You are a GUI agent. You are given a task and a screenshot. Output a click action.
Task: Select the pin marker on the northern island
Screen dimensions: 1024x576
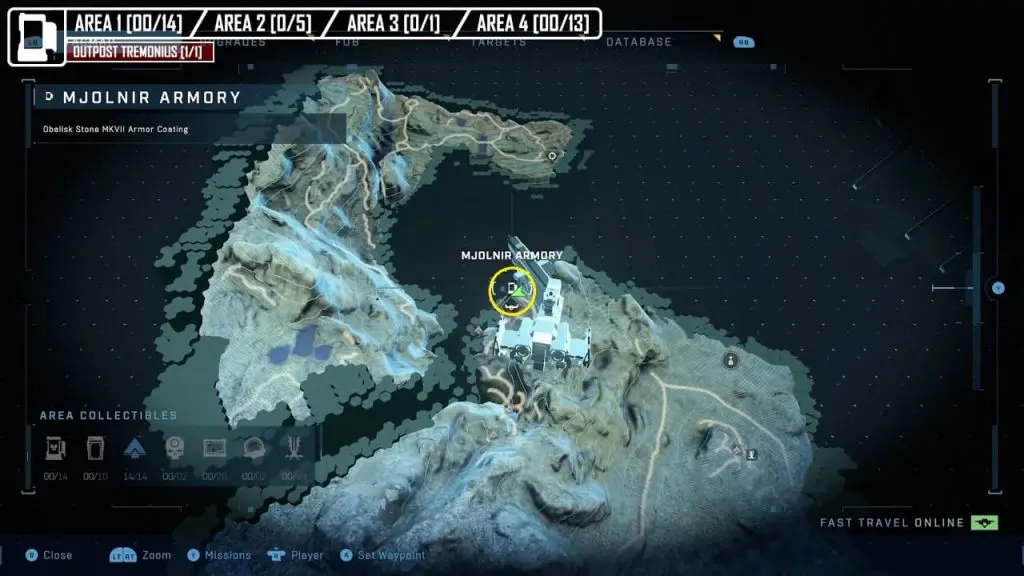pos(552,156)
